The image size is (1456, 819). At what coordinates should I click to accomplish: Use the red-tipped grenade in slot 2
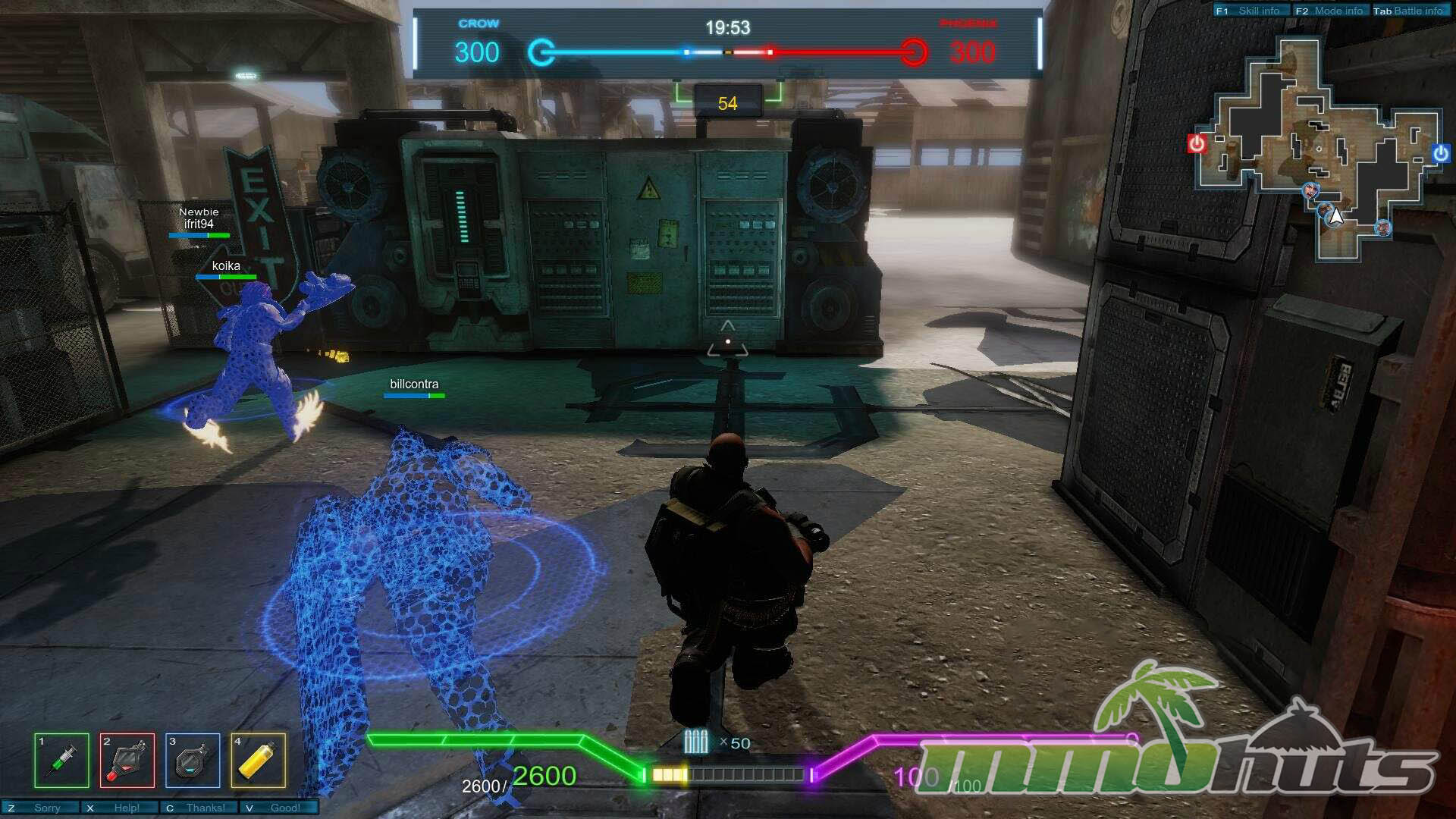pyautogui.click(x=127, y=760)
